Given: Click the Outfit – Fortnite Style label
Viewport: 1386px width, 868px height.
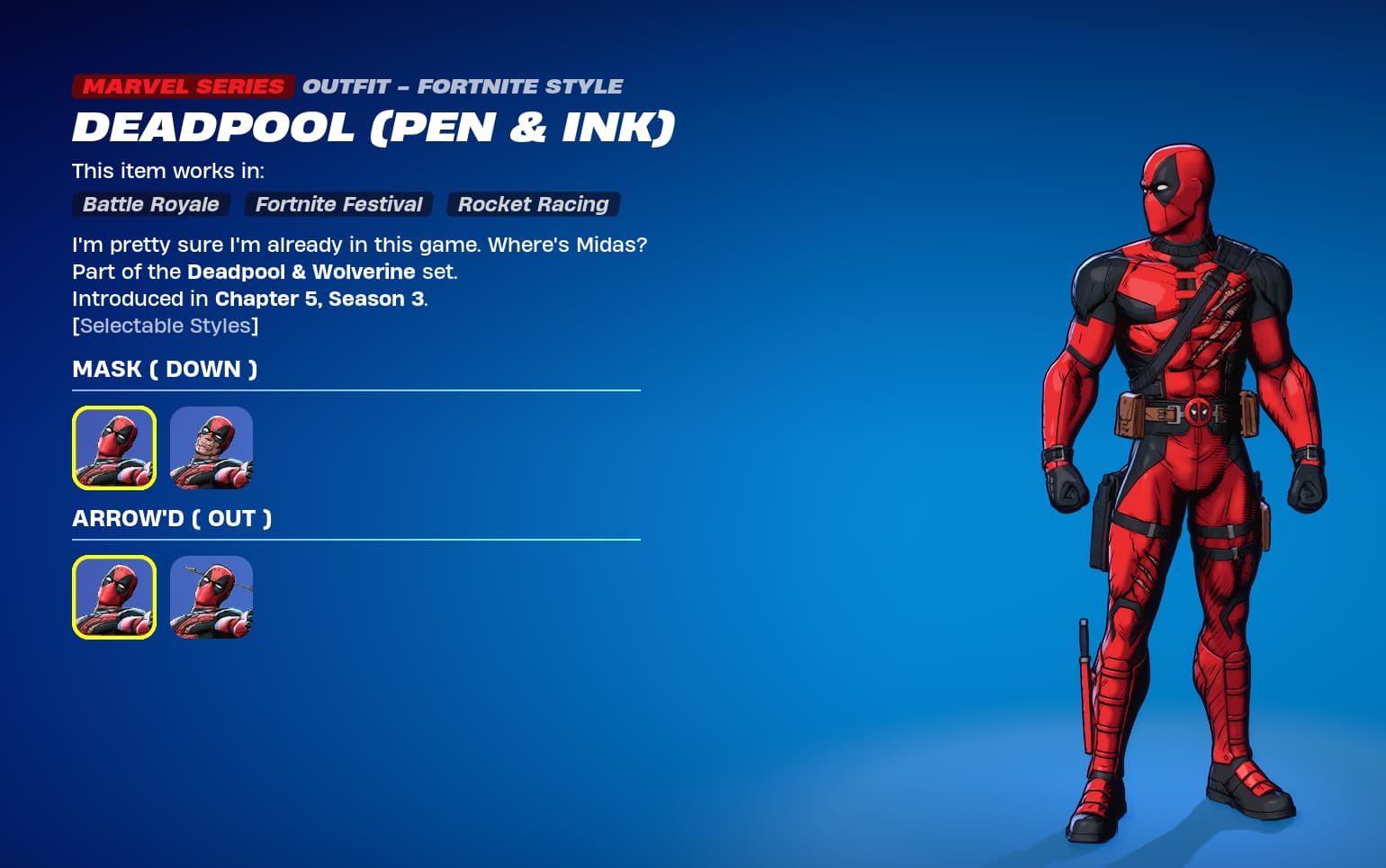Looking at the screenshot, I should pyautogui.click(x=463, y=86).
